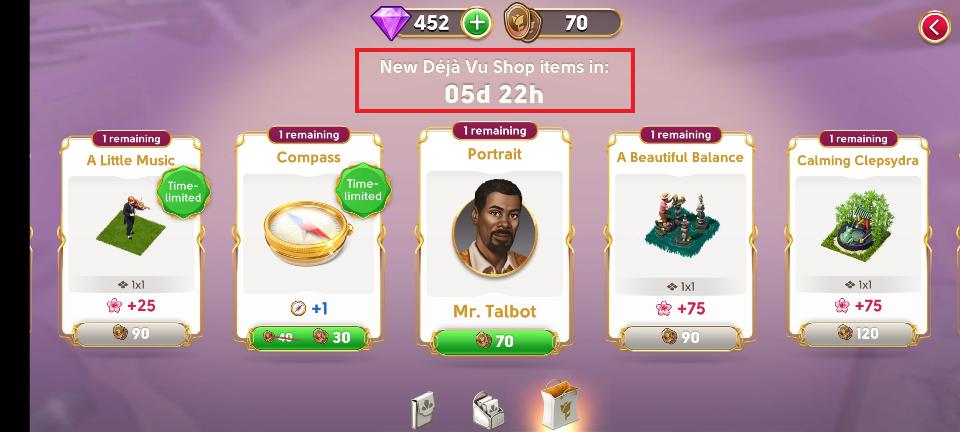960x432 pixels.
Task: Buy Mr. Talbot portrait for 70 coins
Action: pyautogui.click(x=493, y=341)
